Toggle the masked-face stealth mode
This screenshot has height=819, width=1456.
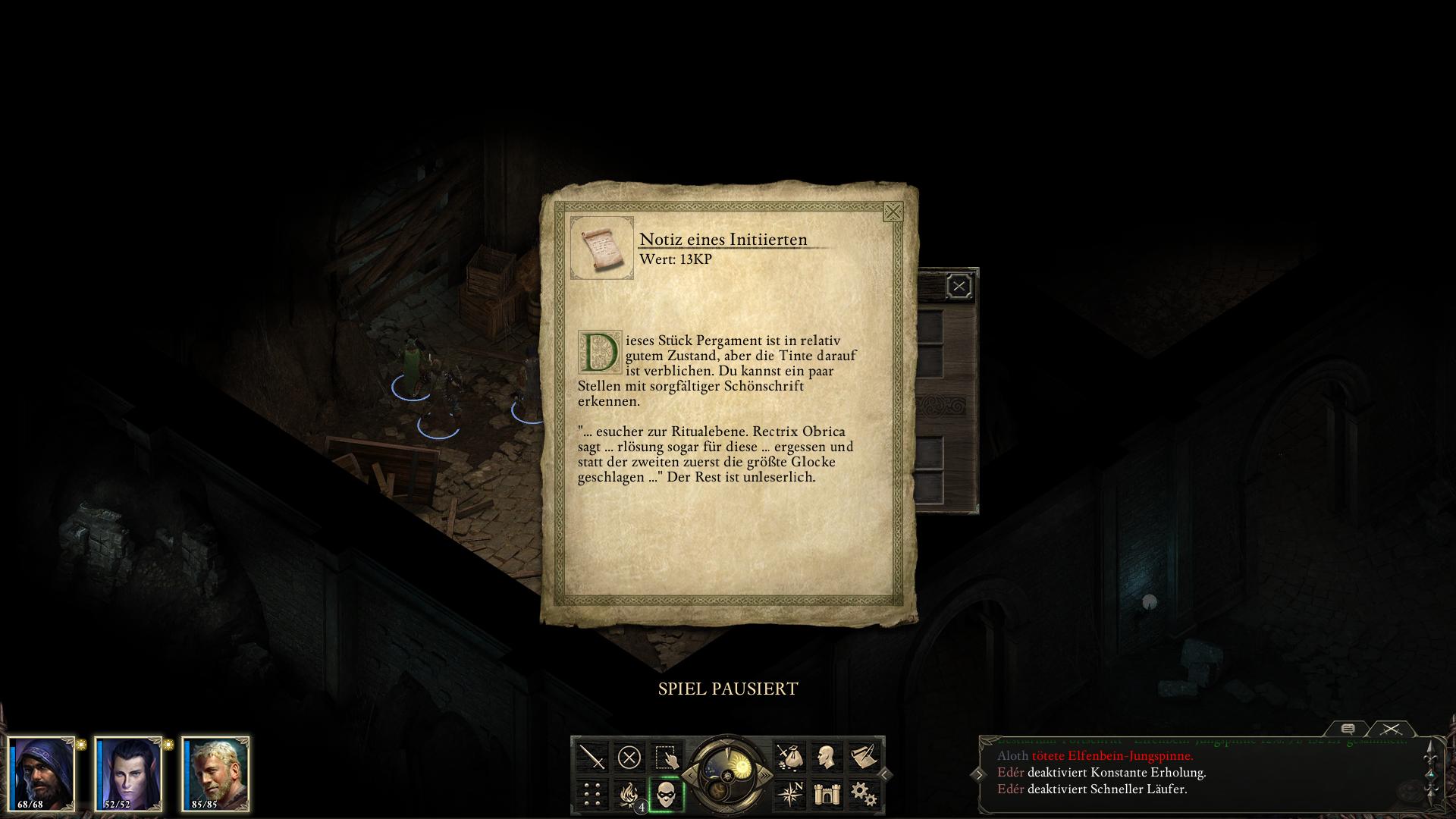pos(667,794)
